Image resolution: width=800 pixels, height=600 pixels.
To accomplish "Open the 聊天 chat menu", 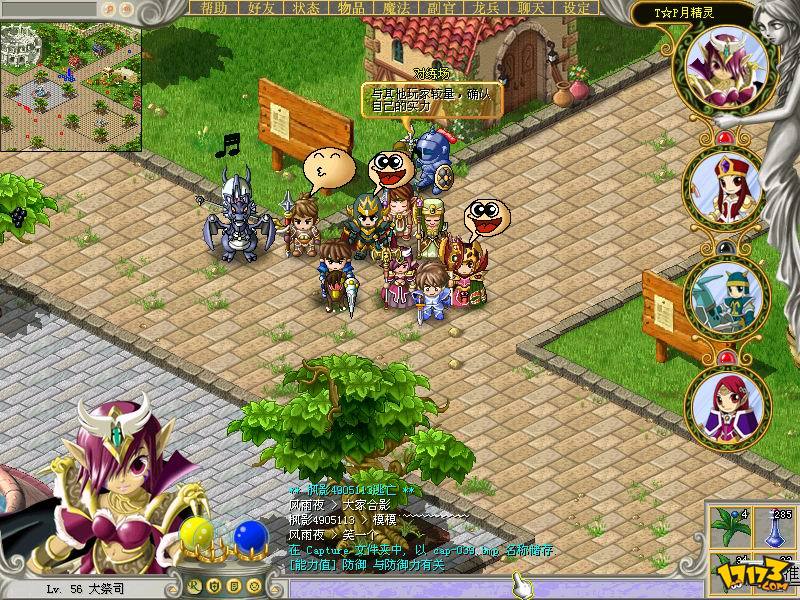I will [531, 8].
